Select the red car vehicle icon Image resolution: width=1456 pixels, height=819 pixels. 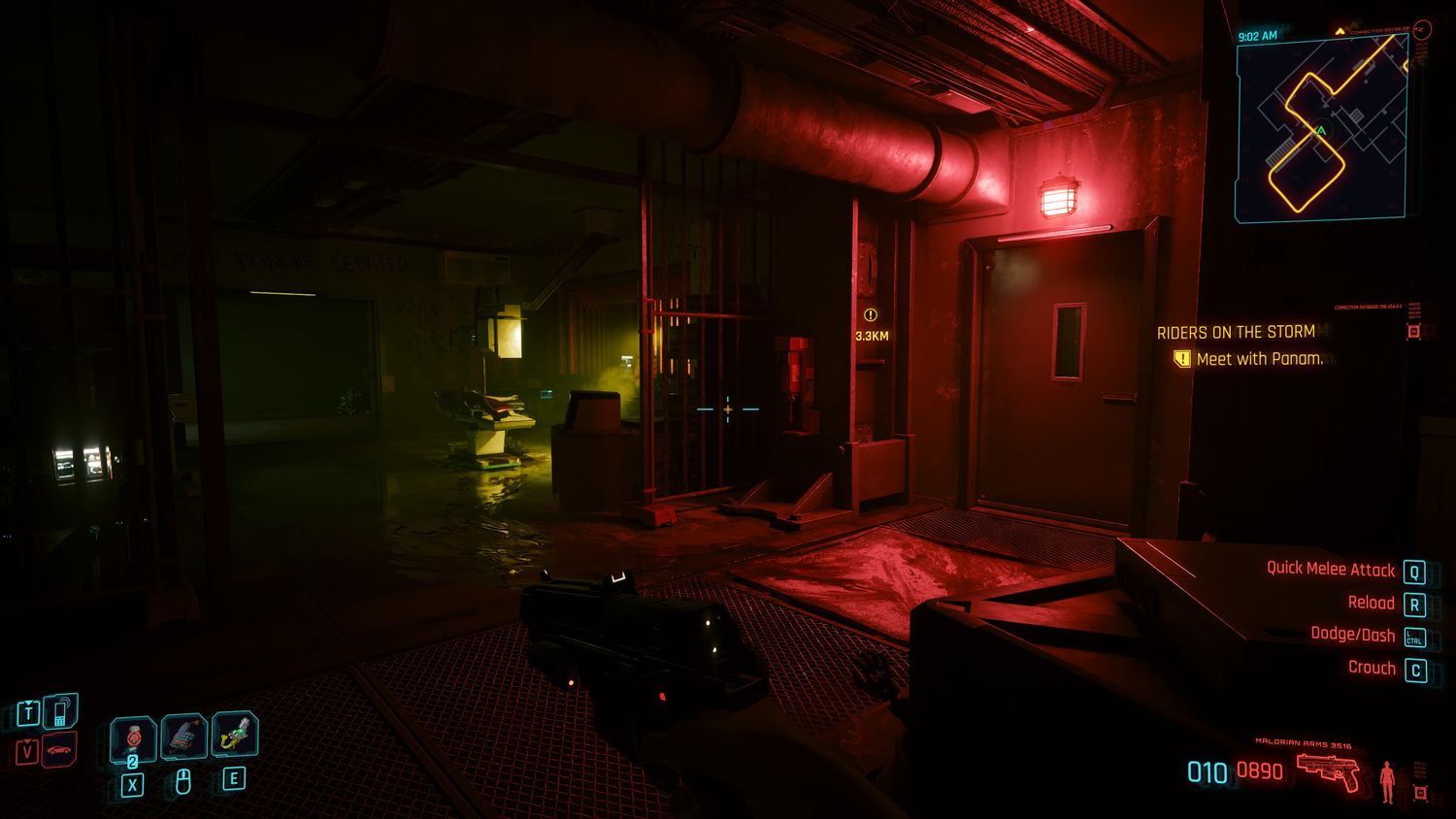point(60,750)
